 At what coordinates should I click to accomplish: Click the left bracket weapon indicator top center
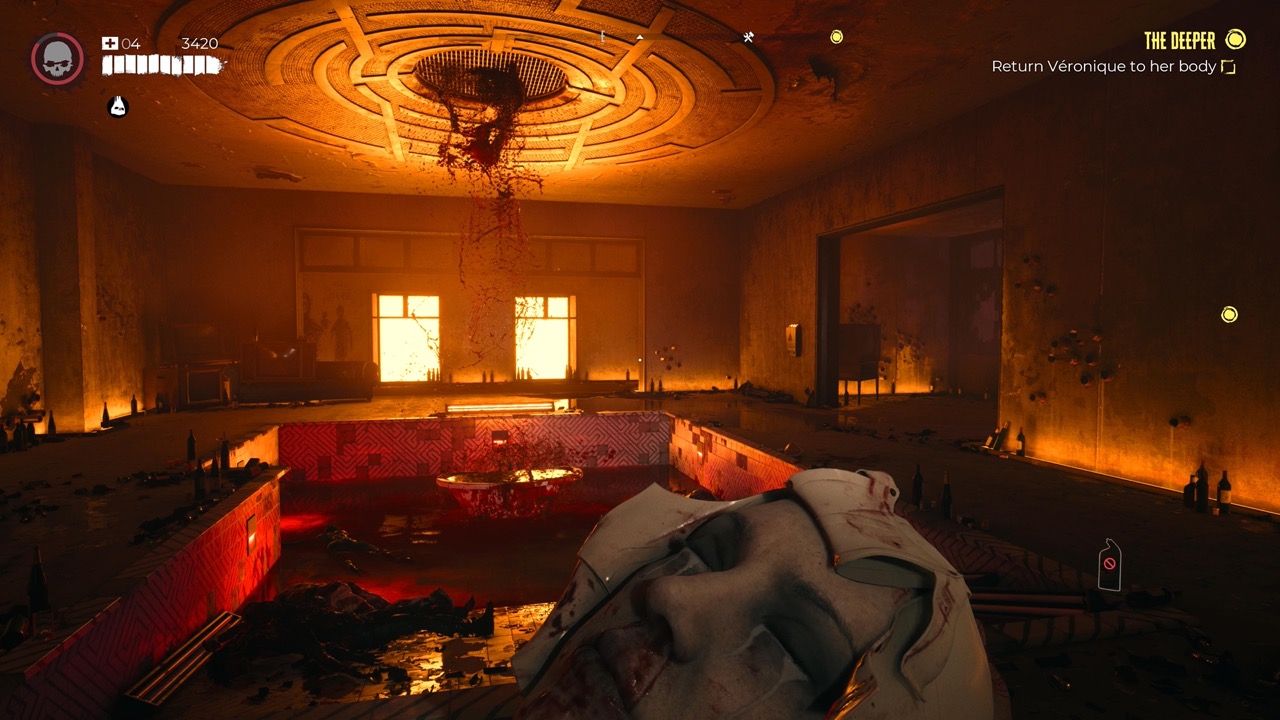coord(602,37)
